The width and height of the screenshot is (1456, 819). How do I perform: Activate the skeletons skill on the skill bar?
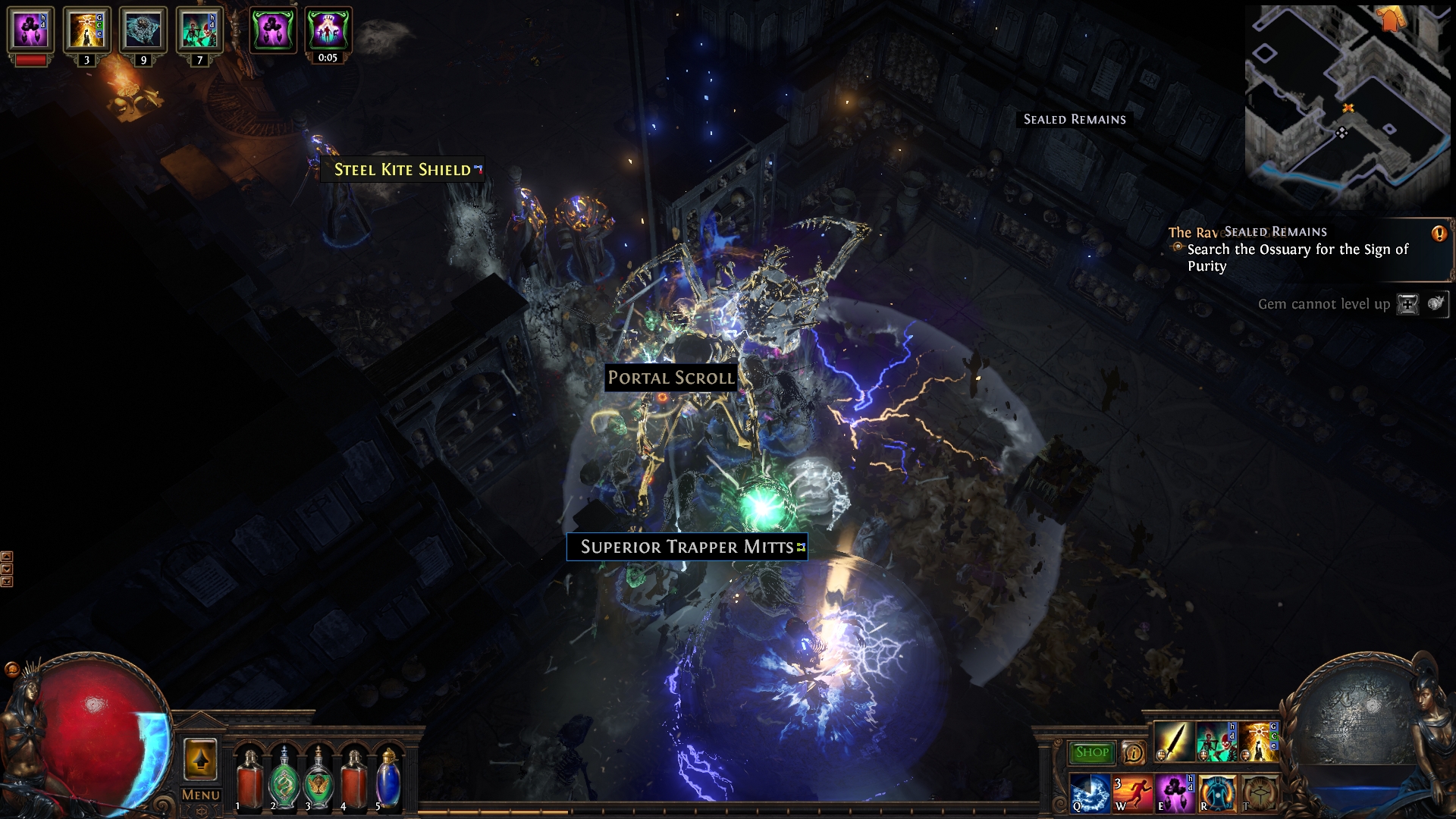coord(1216,741)
